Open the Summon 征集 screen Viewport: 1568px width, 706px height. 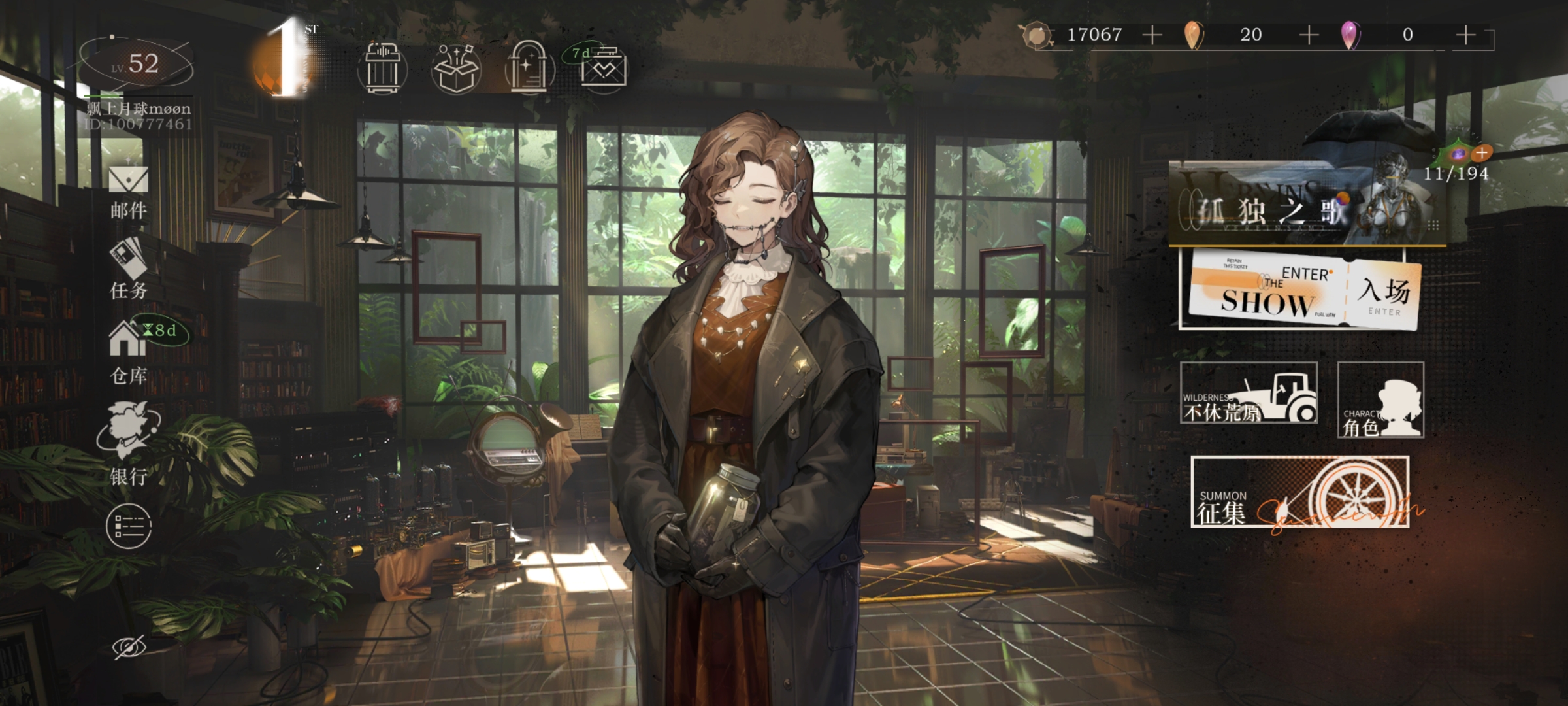point(1299,492)
